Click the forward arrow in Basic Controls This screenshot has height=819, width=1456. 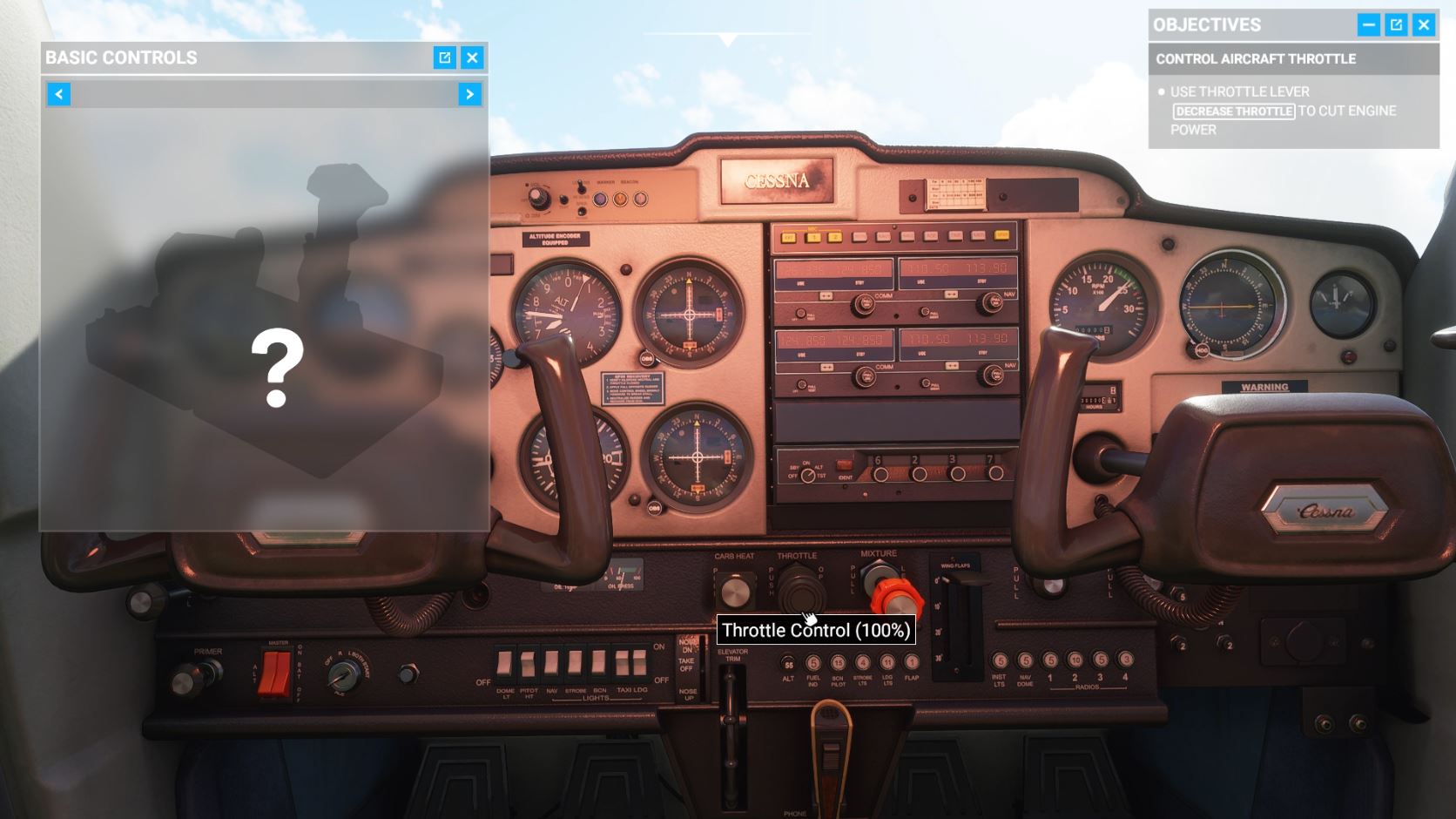[x=468, y=94]
